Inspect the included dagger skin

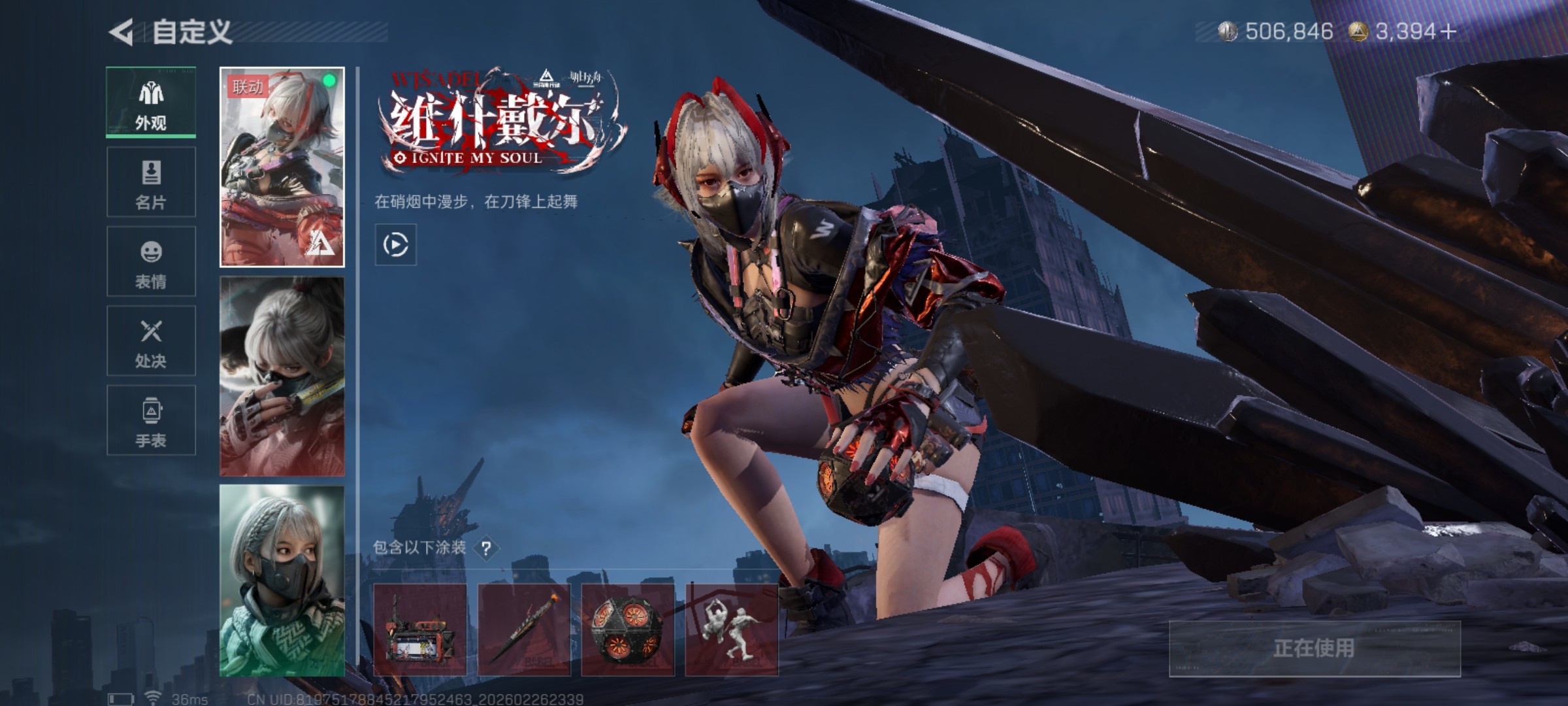click(524, 630)
